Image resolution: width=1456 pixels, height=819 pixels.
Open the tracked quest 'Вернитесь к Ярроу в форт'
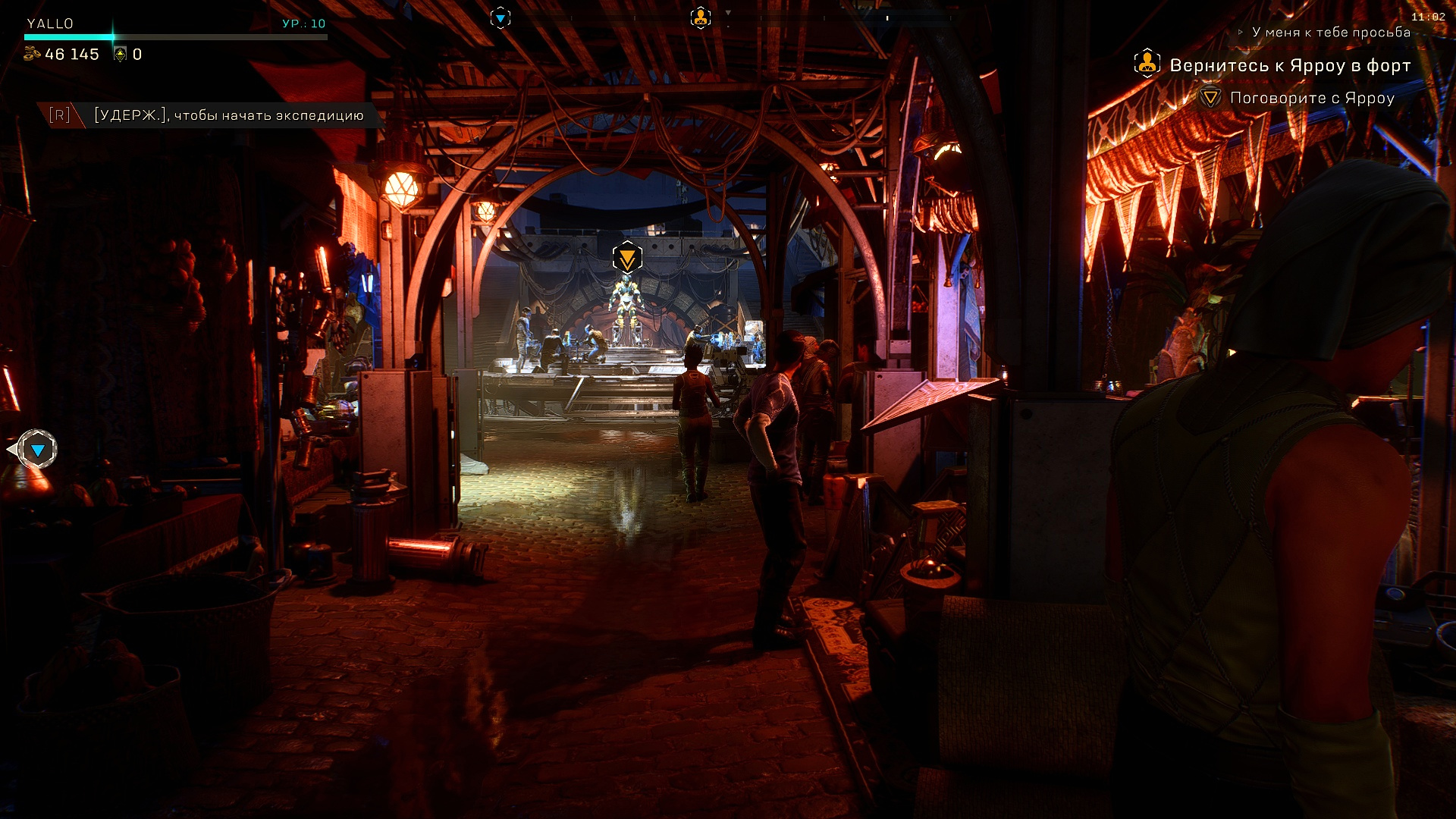point(1289,66)
